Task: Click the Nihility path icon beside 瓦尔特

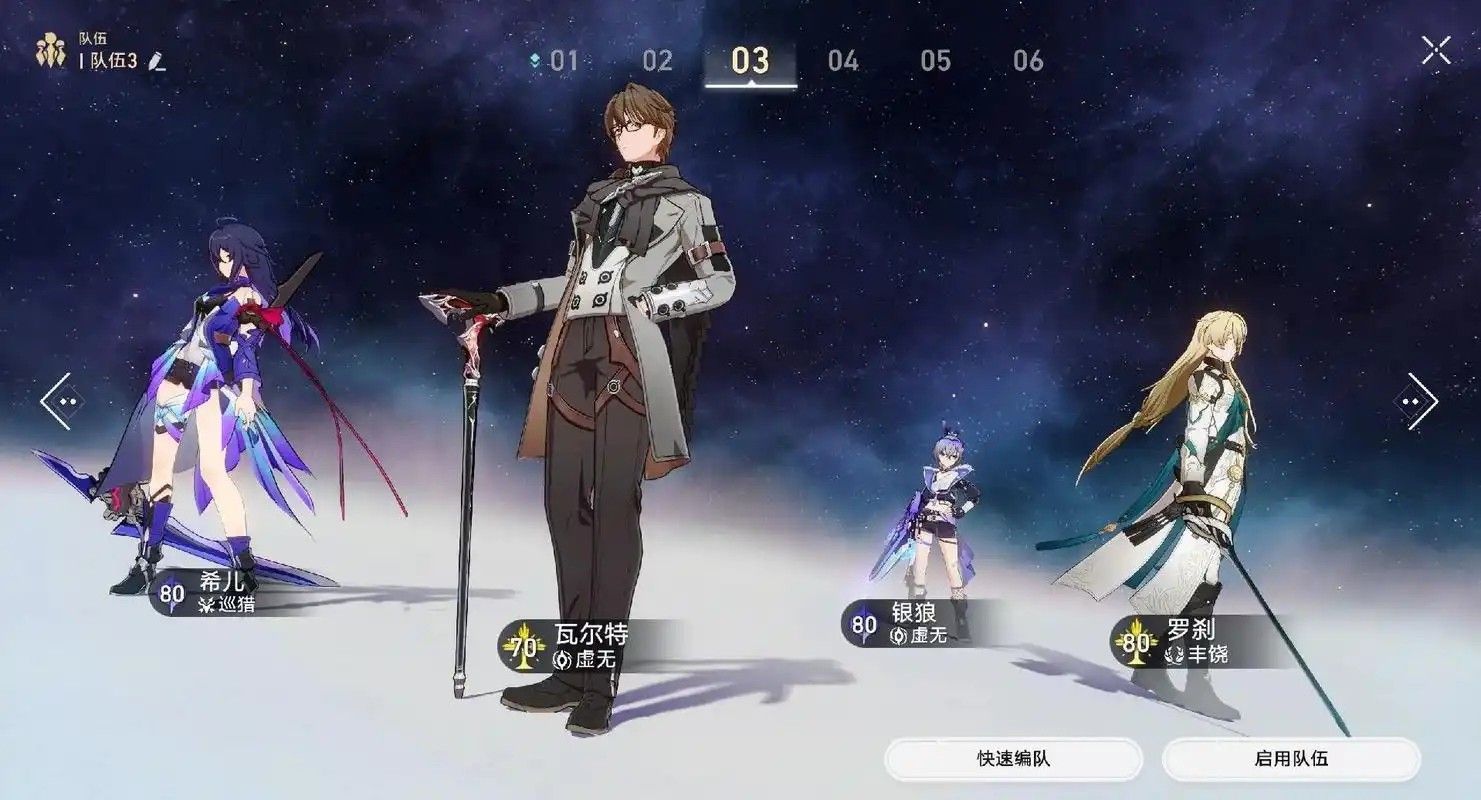Action: coord(562,660)
